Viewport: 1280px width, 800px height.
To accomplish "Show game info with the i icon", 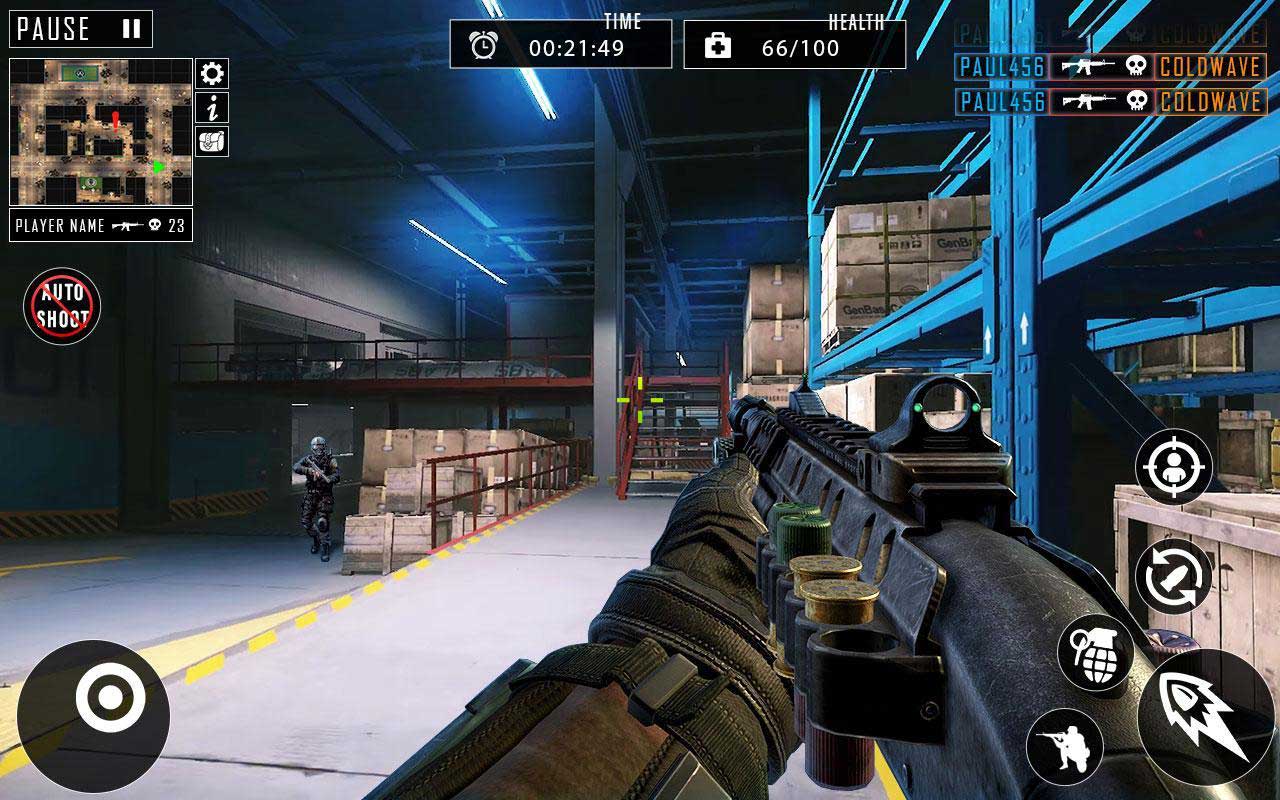I will click(x=211, y=108).
